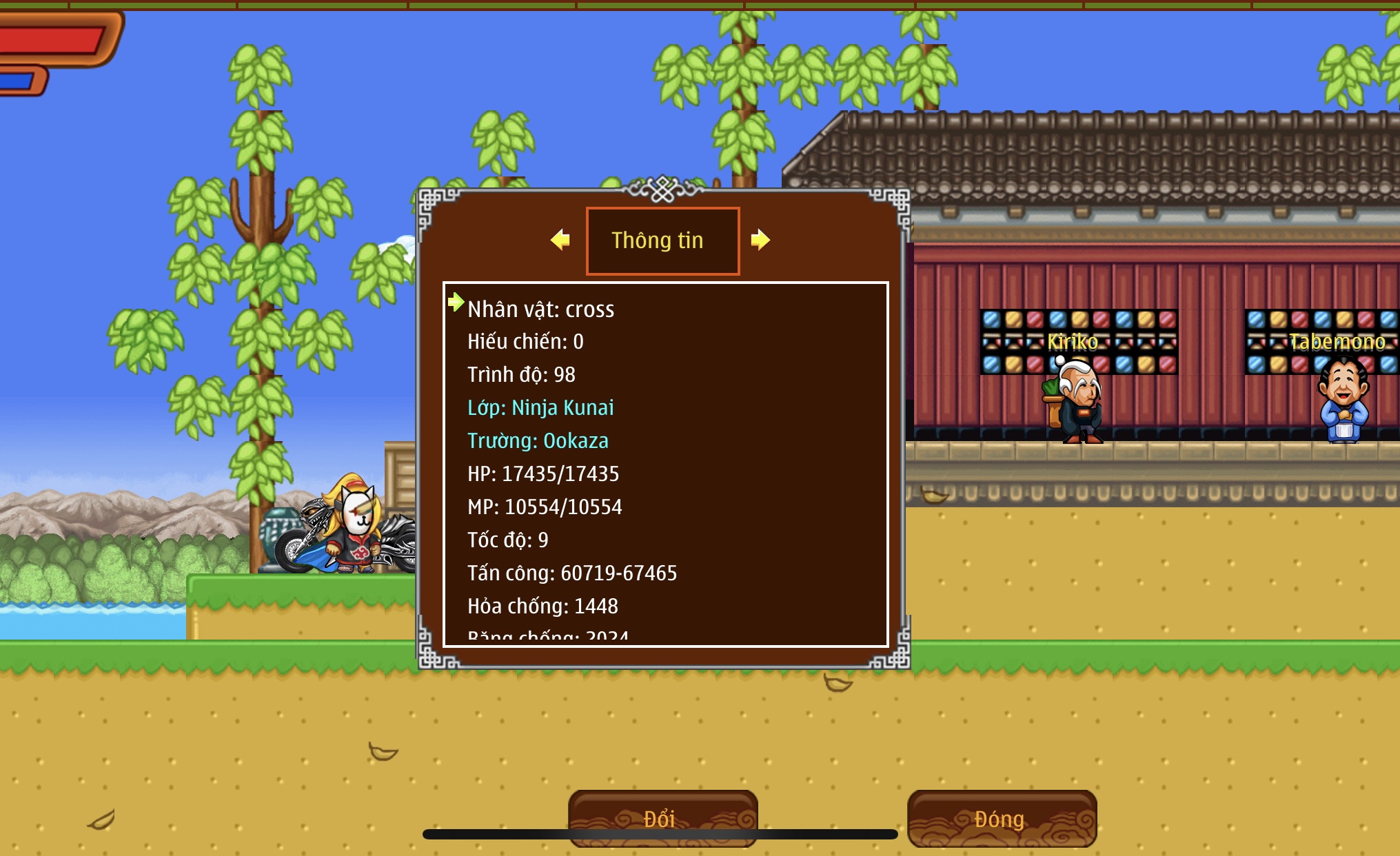Viewport: 1400px width, 856px height.
Task: Choose the Trường: Ookaza row
Action: pyautogui.click(x=538, y=440)
